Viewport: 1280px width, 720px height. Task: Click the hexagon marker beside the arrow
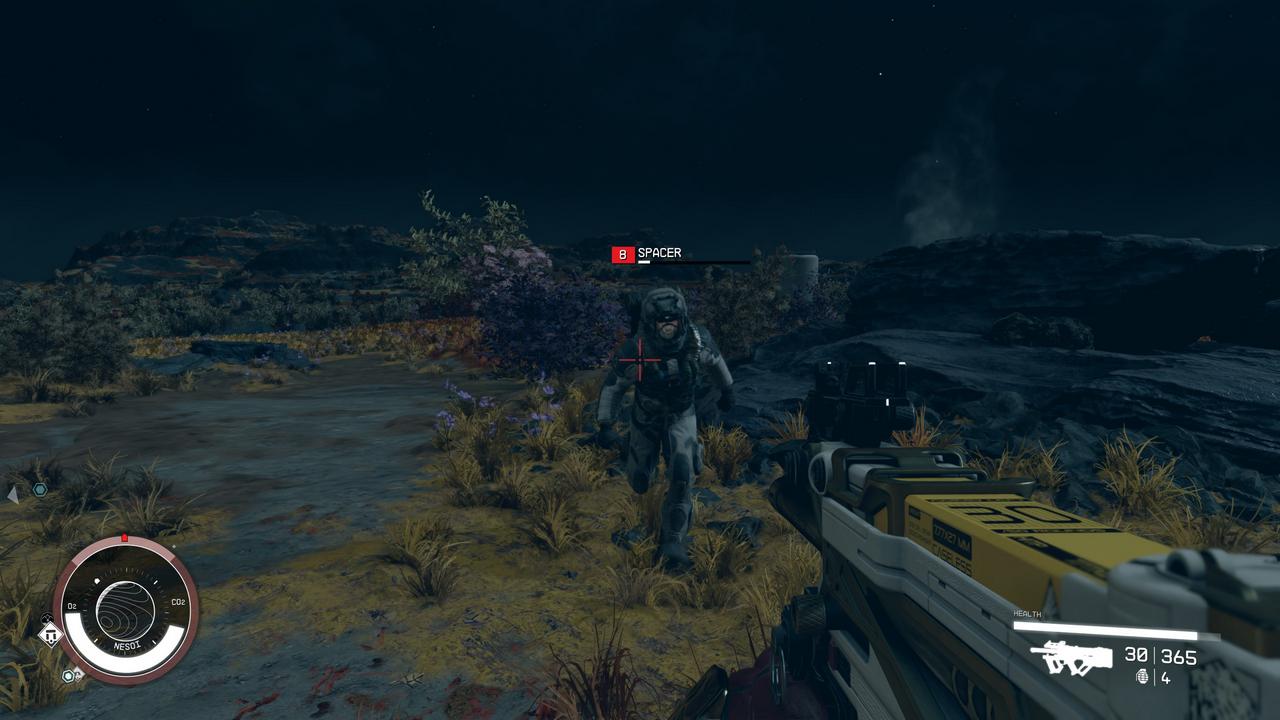(x=40, y=489)
